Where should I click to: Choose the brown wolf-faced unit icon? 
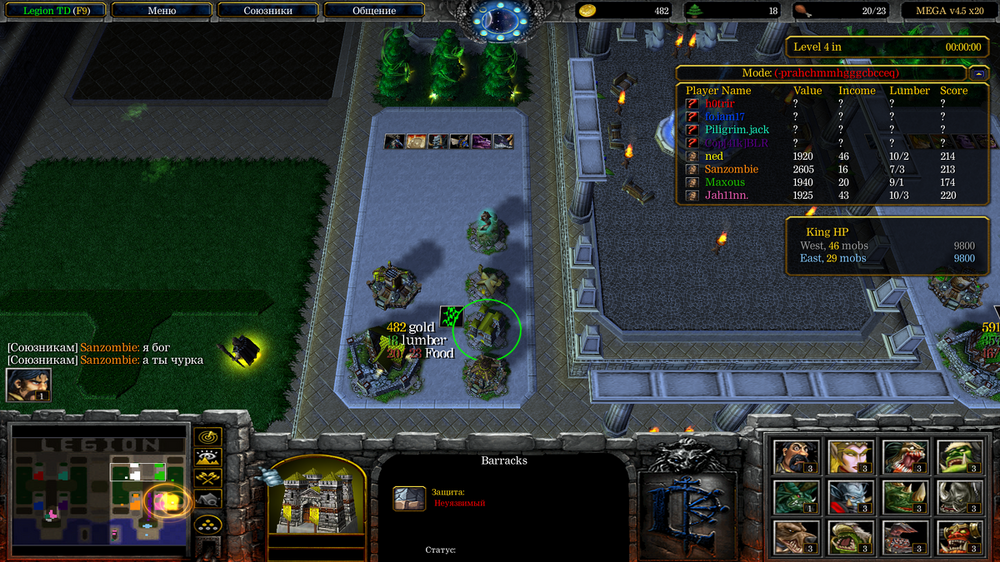click(797, 537)
